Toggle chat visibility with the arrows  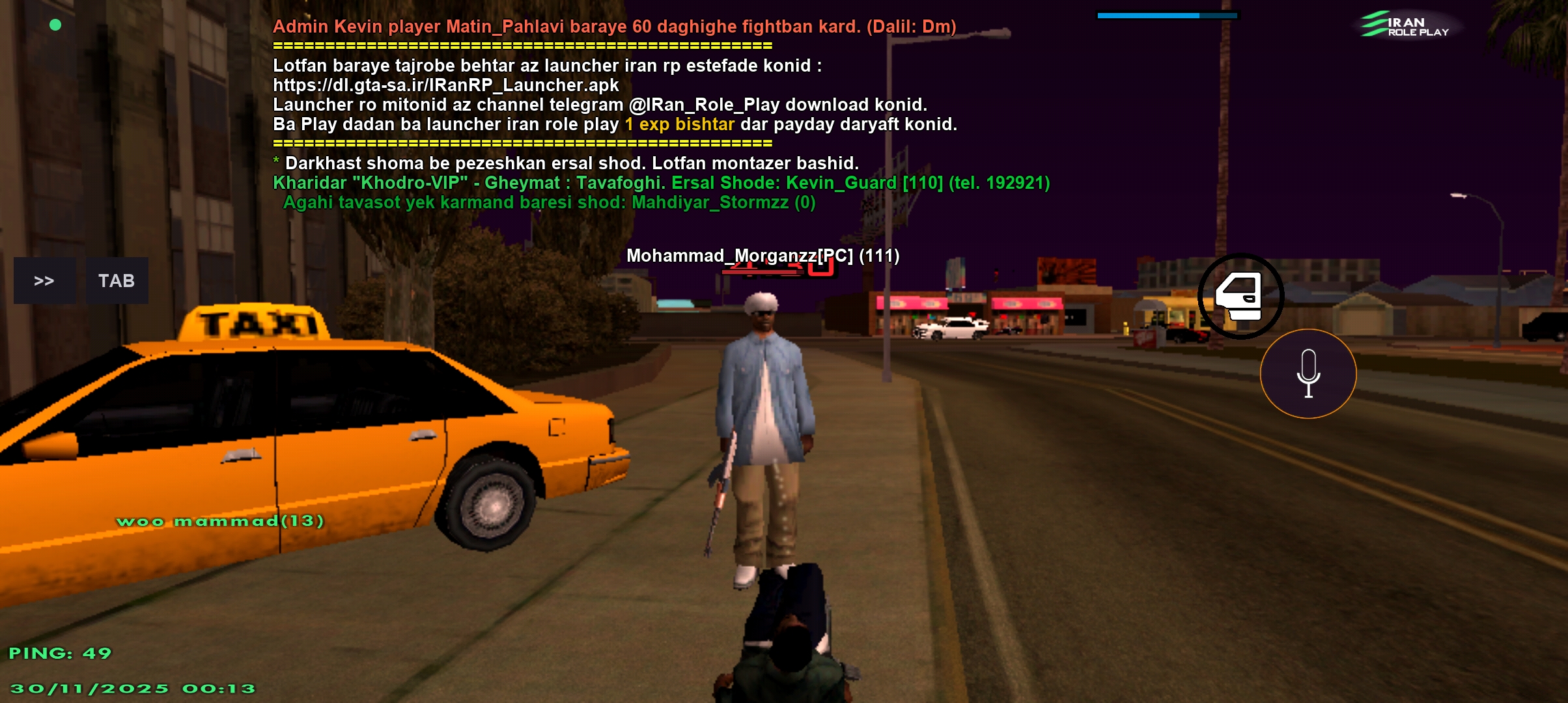[x=44, y=281]
